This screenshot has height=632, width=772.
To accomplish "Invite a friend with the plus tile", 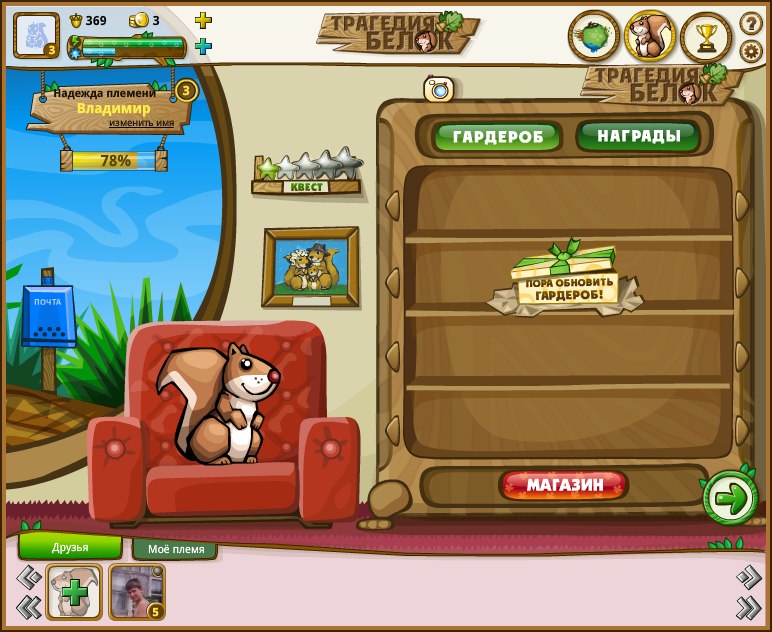I will click(74, 592).
